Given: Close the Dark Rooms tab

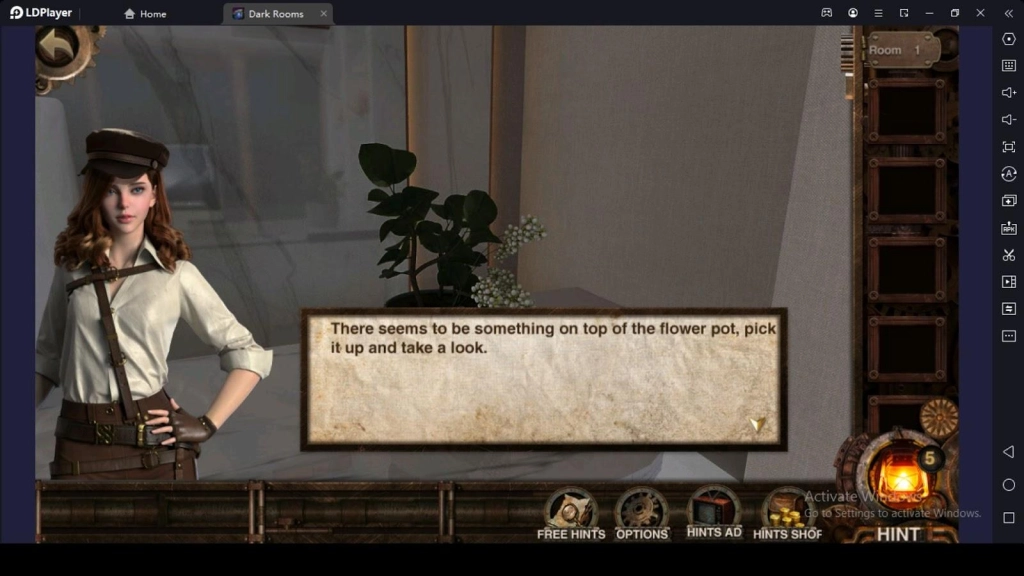Looking at the screenshot, I should coord(324,14).
